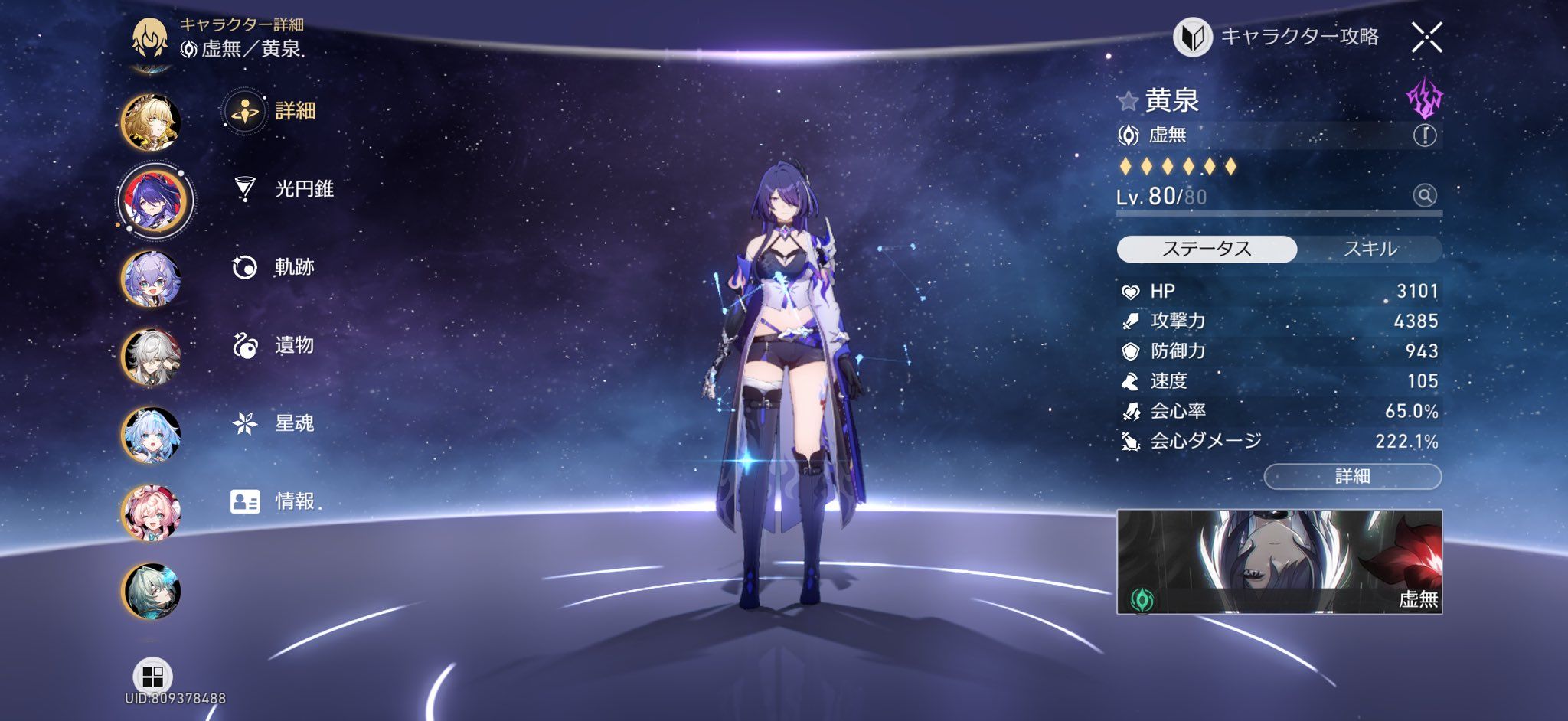Open the キャラクター攻略 character guide

click(1277, 37)
